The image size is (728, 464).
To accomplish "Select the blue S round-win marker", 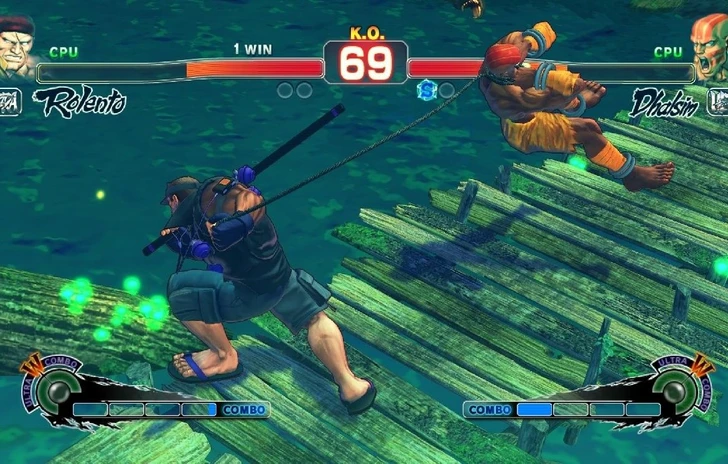I will (x=426, y=90).
